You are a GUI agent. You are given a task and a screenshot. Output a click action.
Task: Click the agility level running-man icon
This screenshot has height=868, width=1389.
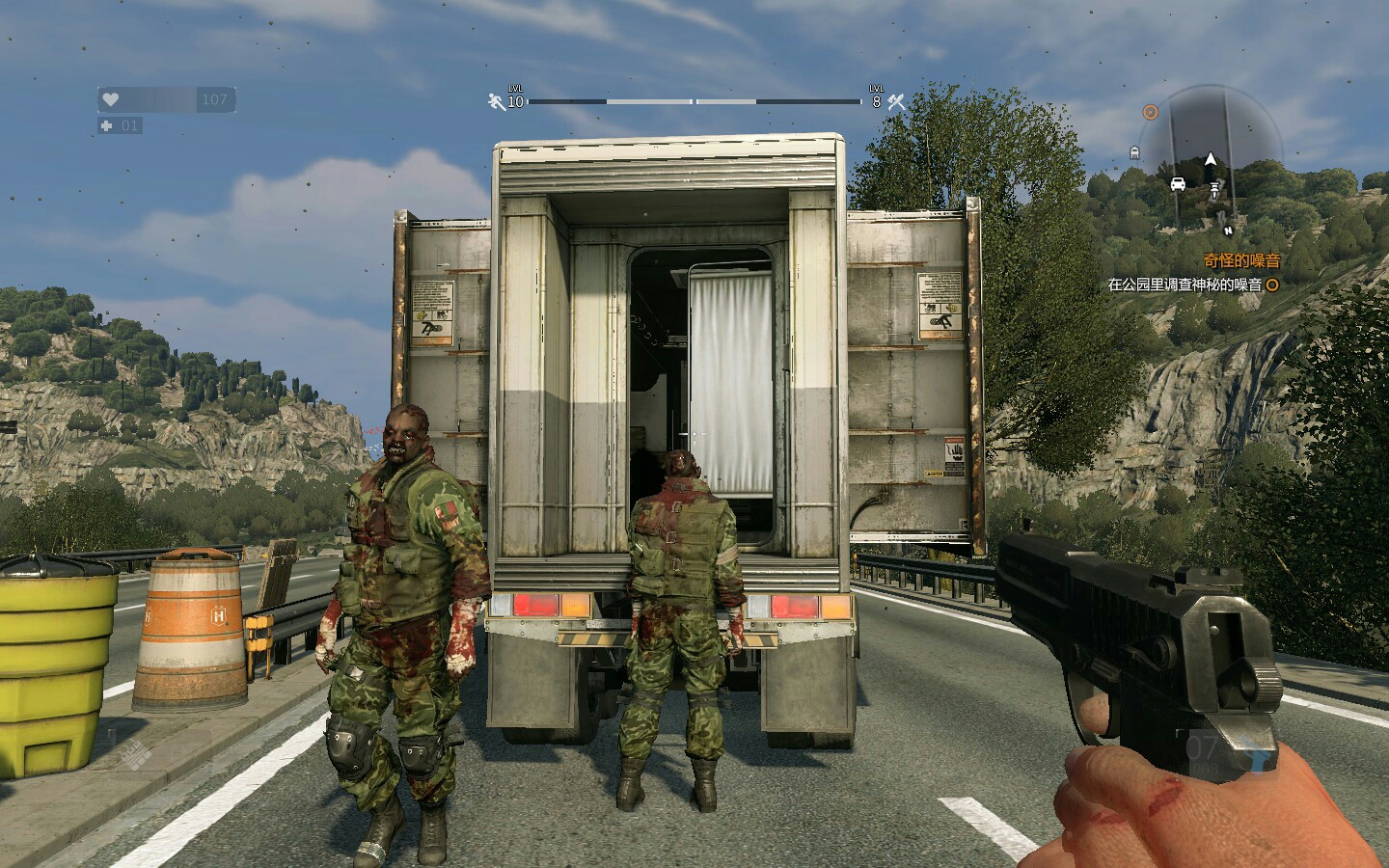point(498,100)
